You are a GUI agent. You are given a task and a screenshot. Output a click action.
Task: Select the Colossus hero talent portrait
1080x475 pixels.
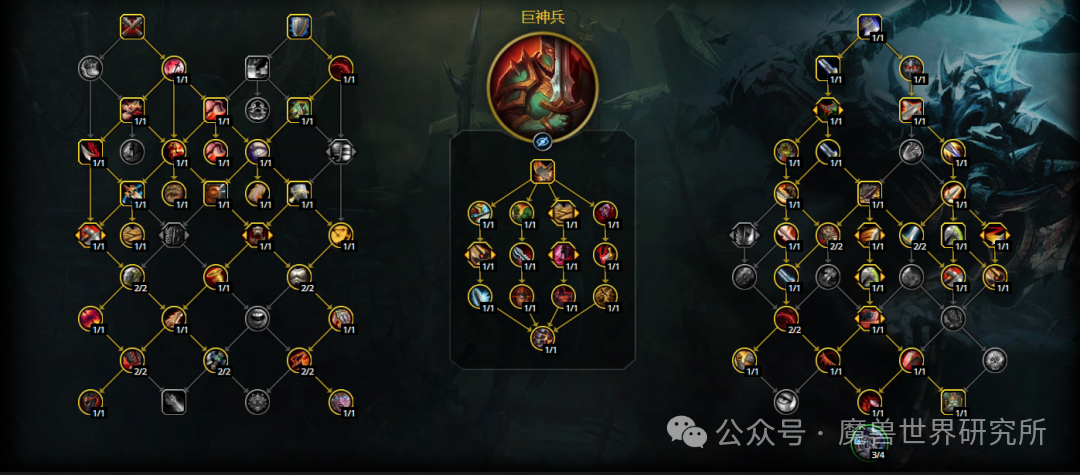tap(542, 82)
